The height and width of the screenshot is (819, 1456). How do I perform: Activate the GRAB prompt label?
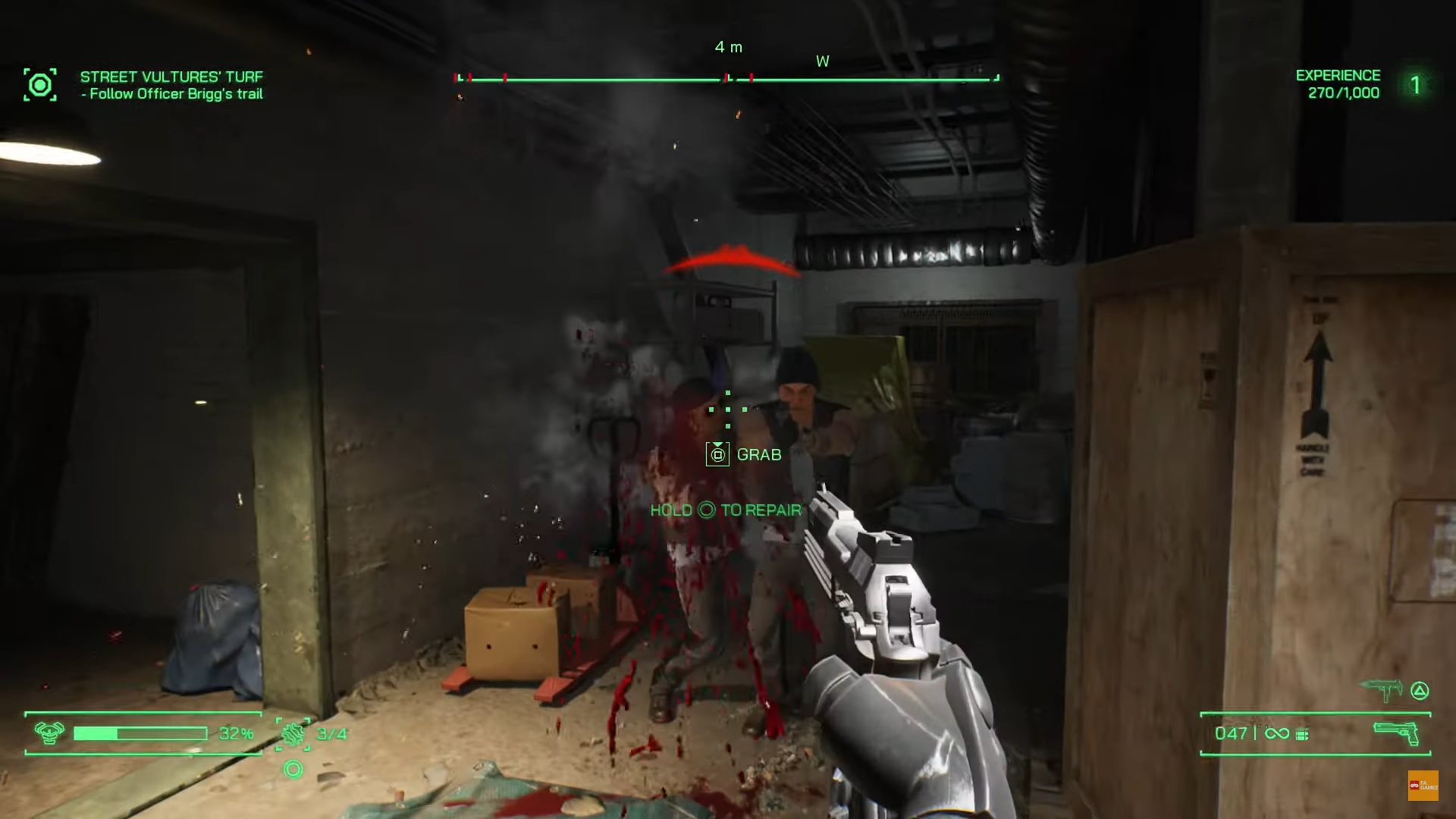(x=758, y=454)
